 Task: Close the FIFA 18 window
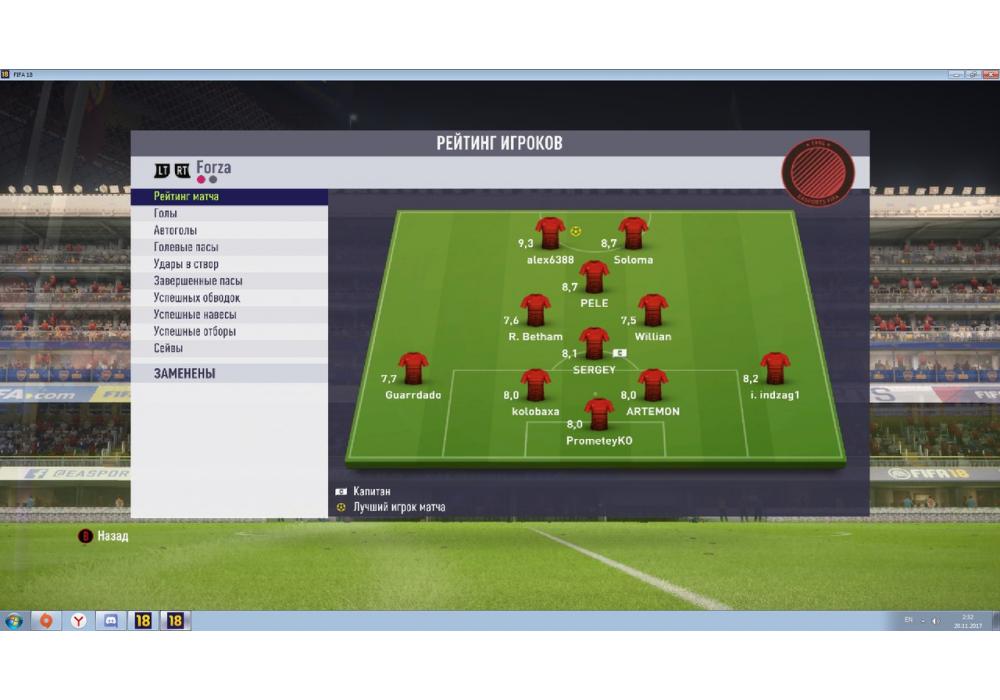(988, 74)
